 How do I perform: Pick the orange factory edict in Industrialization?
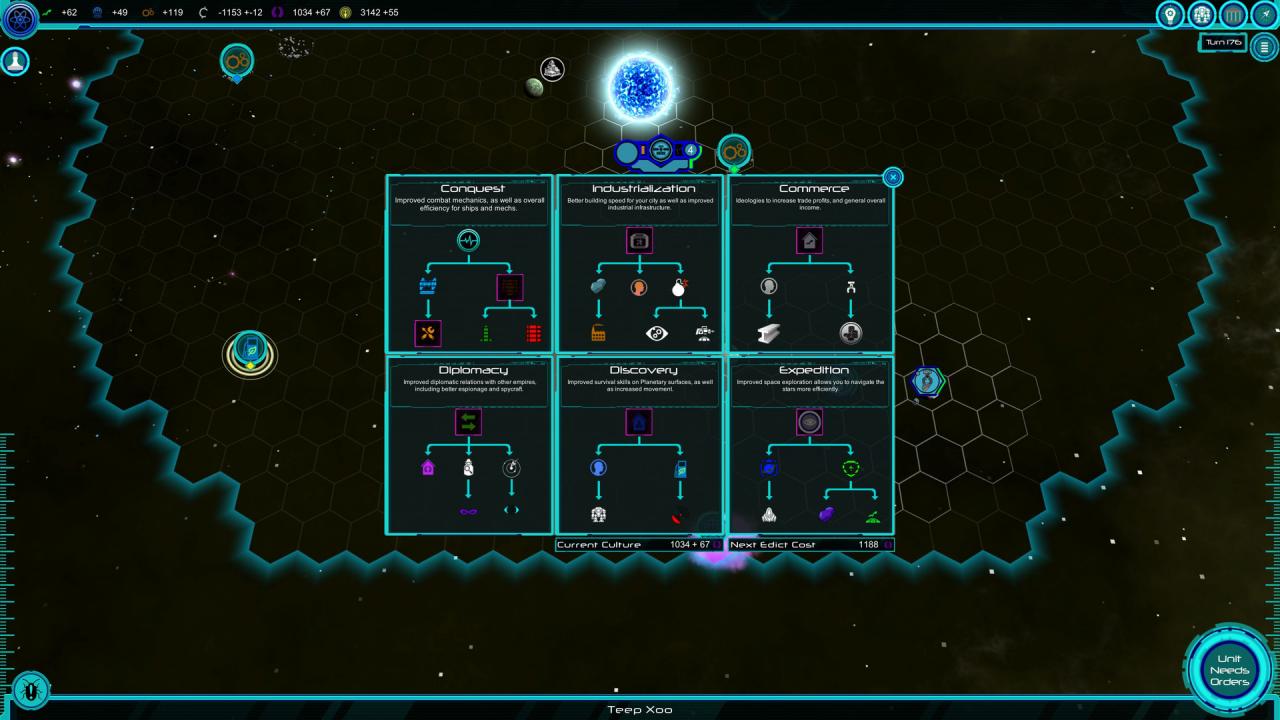pos(598,334)
